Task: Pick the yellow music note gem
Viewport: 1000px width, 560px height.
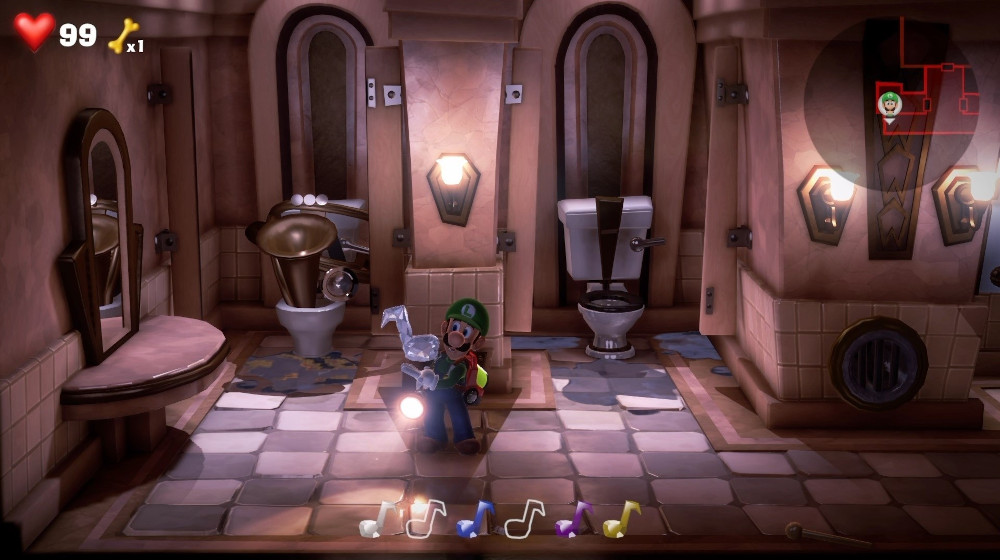Action: tap(621, 519)
